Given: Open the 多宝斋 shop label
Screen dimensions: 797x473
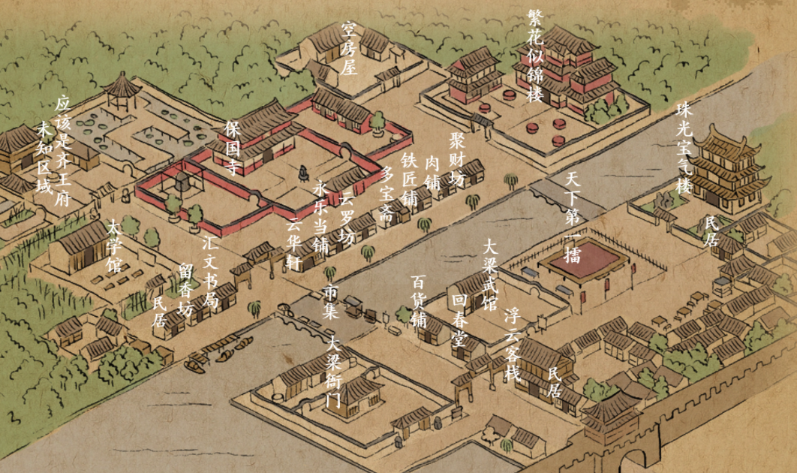Looking at the screenshot, I should coord(387,193).
